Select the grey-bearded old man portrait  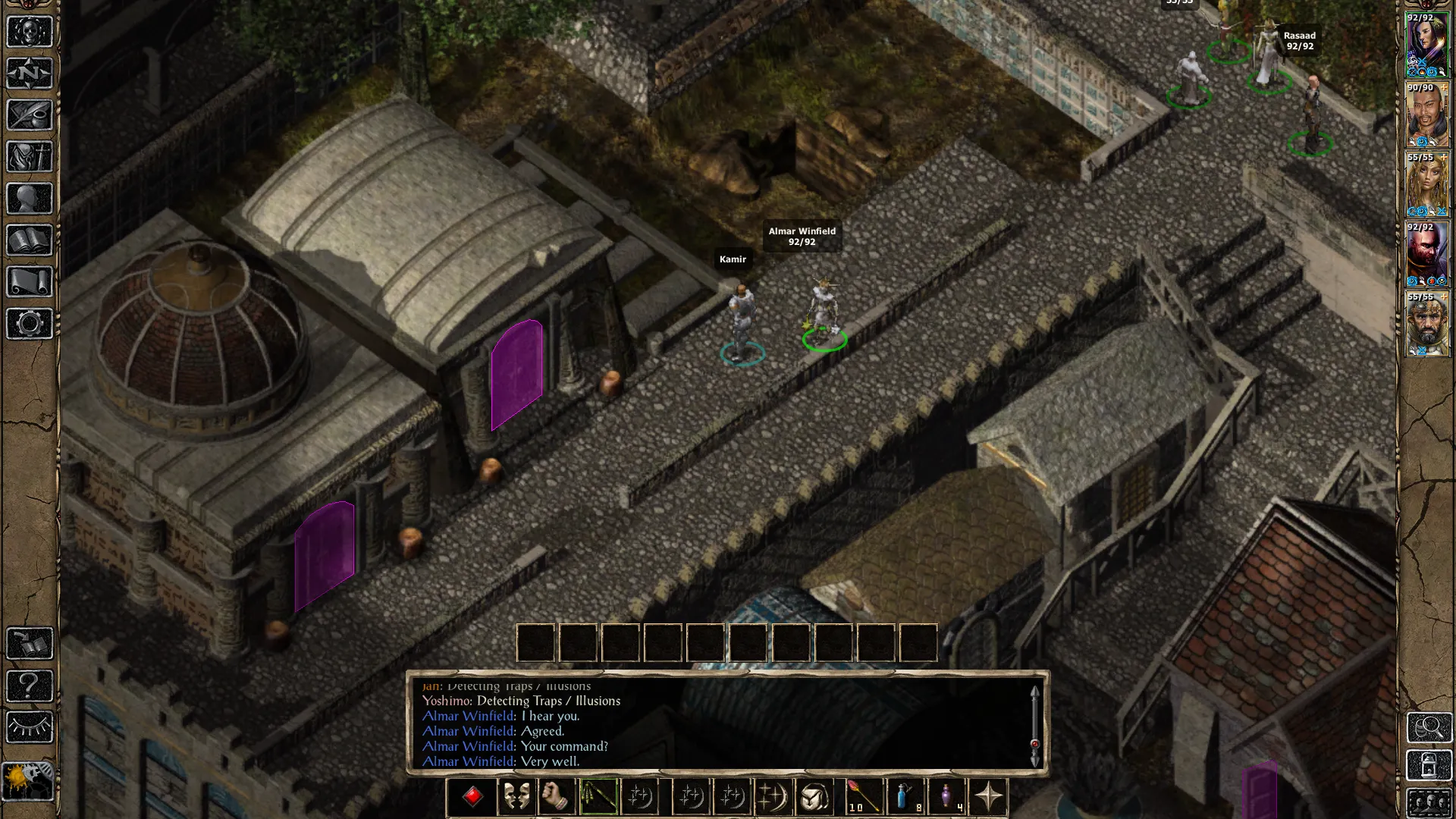(1426, 325)
